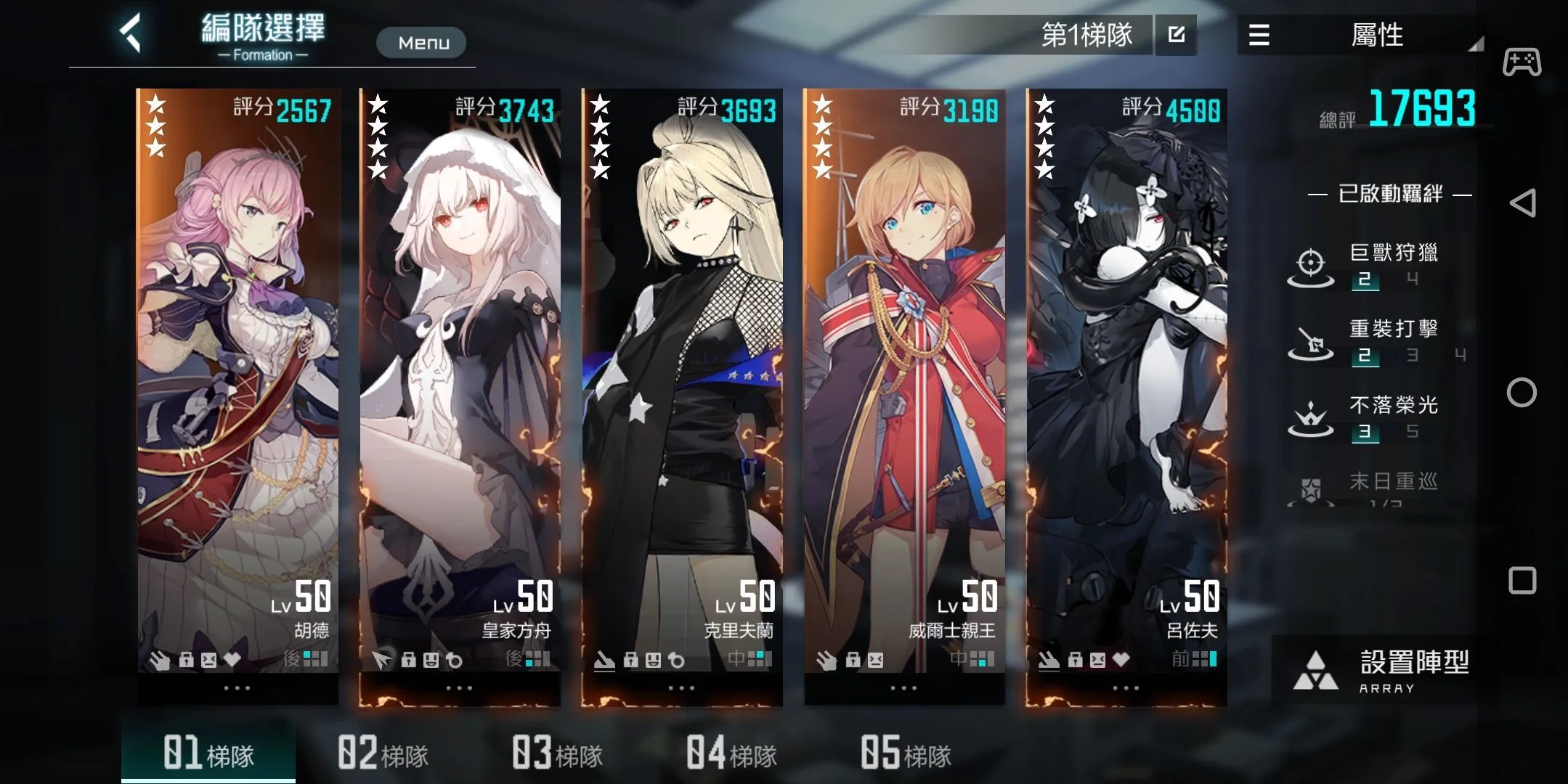Open the 03 梯隊 tab
The height and width of the screenshot is (784, 1568).
click(557, 753)
